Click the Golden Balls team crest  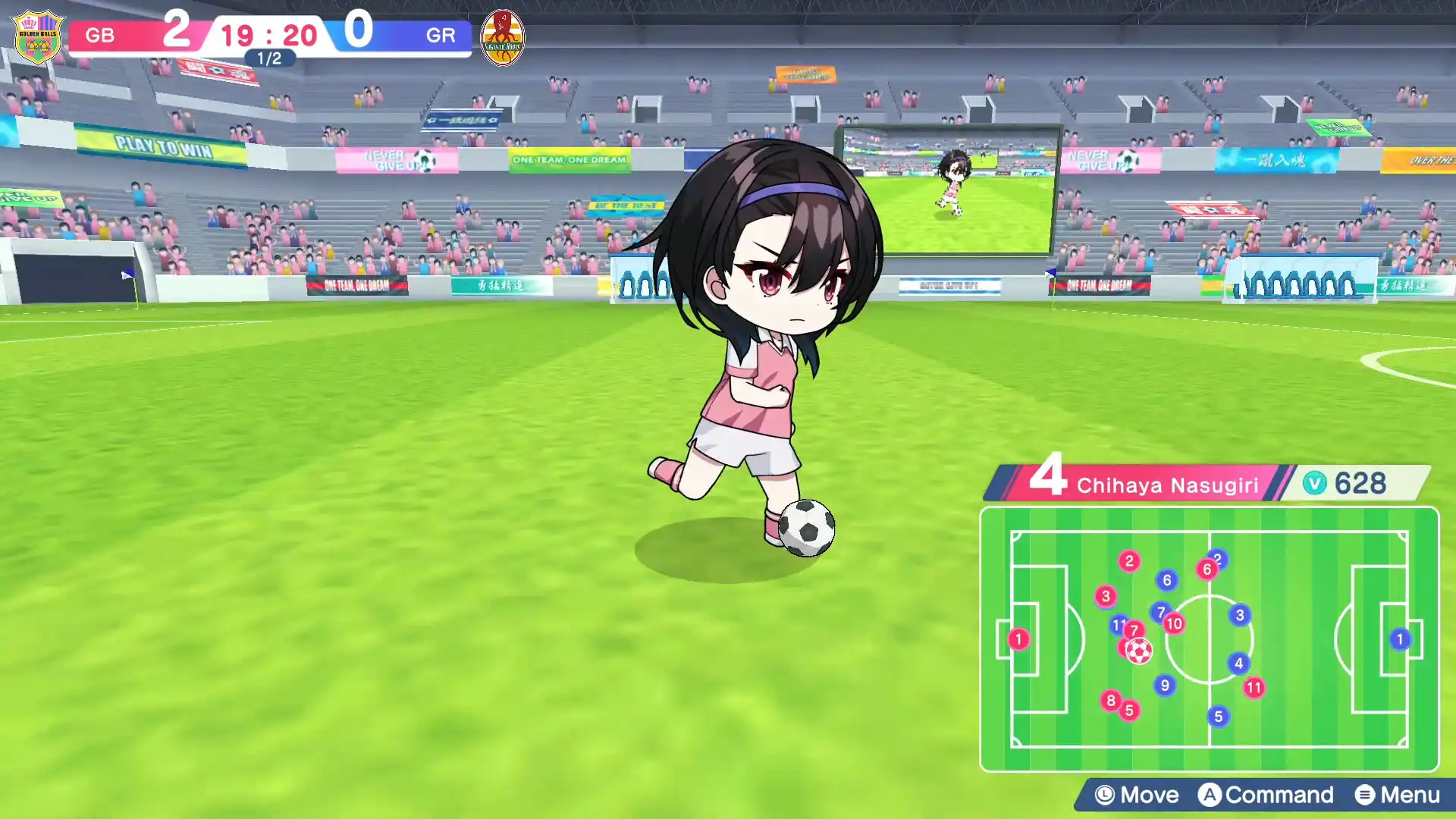pos(36,36)
